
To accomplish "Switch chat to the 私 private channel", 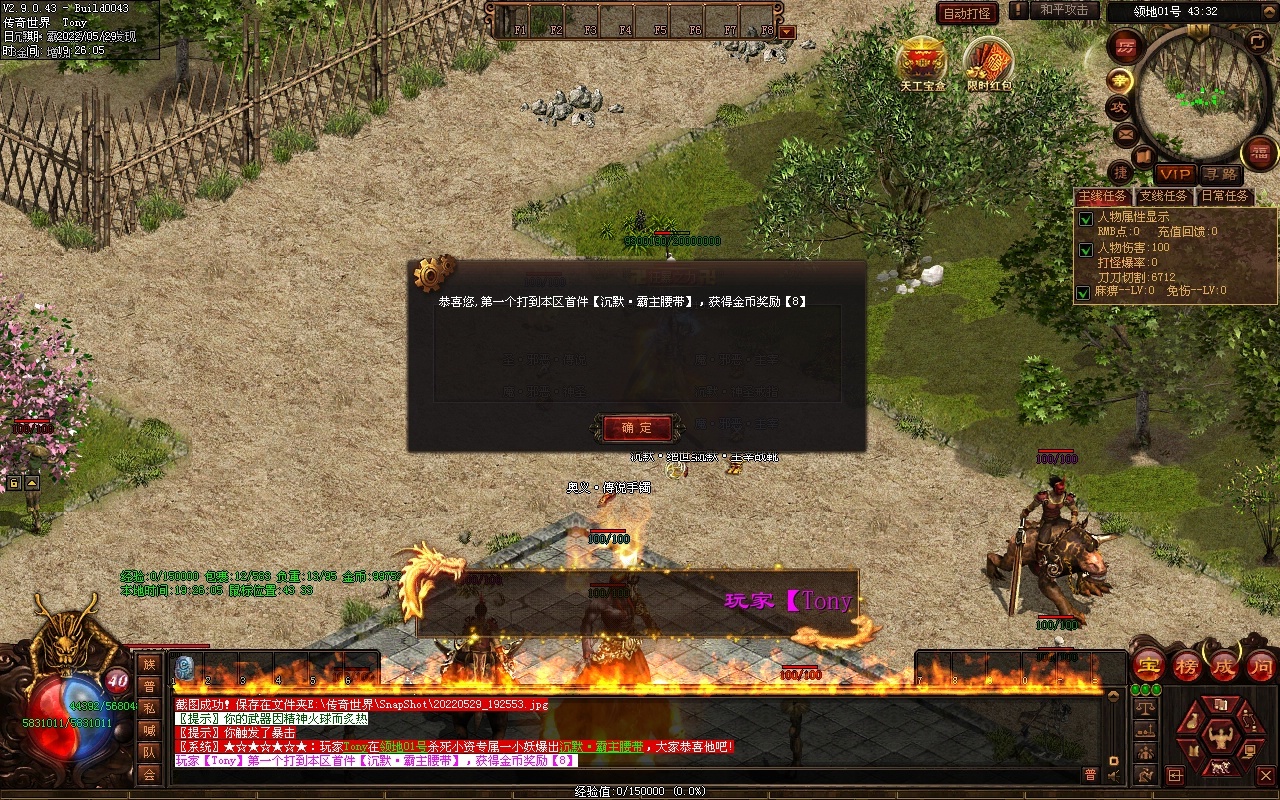I will point(149,708).
